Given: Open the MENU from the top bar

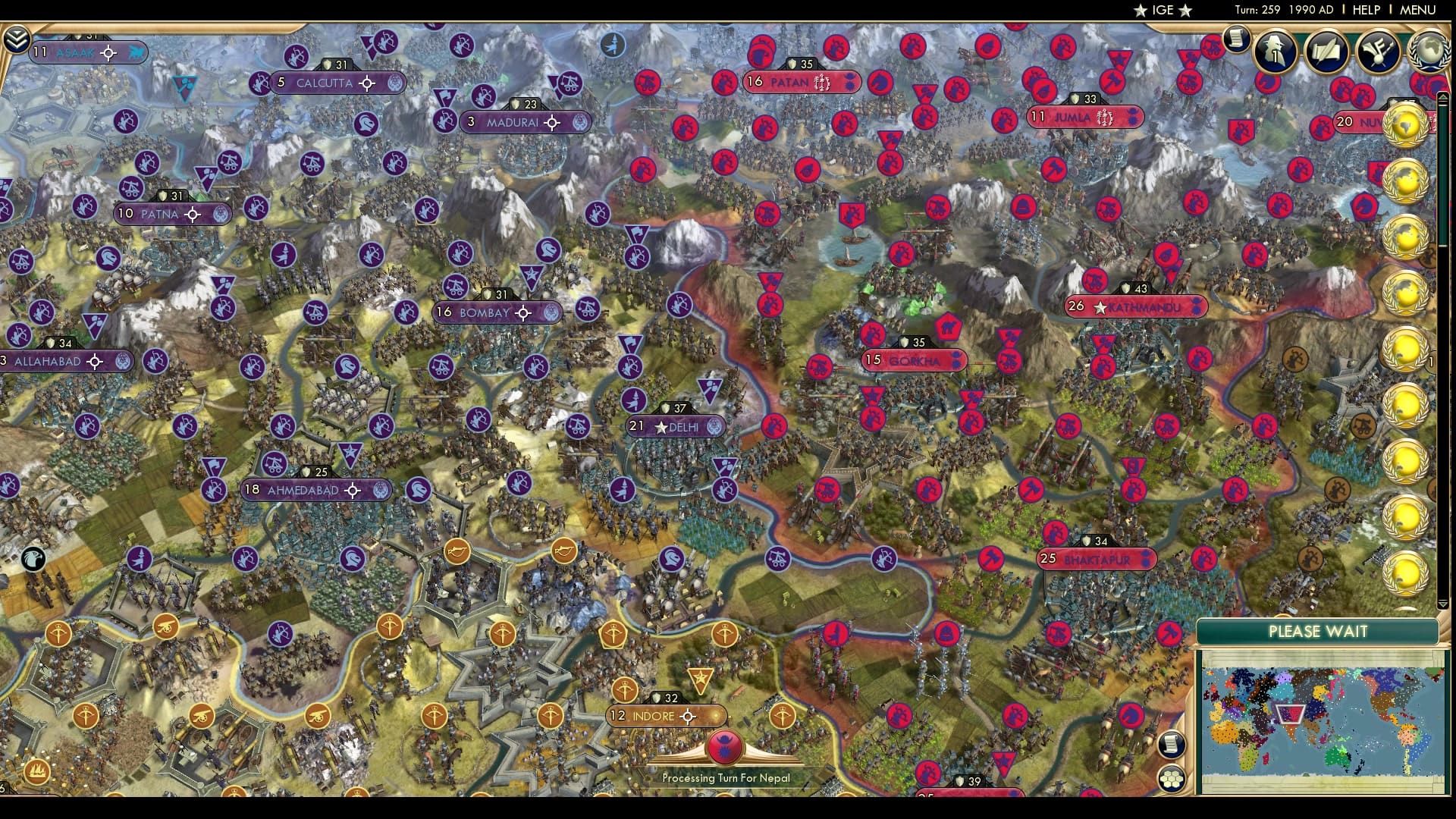Looking at the screenshot, I should coord(1420,11).
